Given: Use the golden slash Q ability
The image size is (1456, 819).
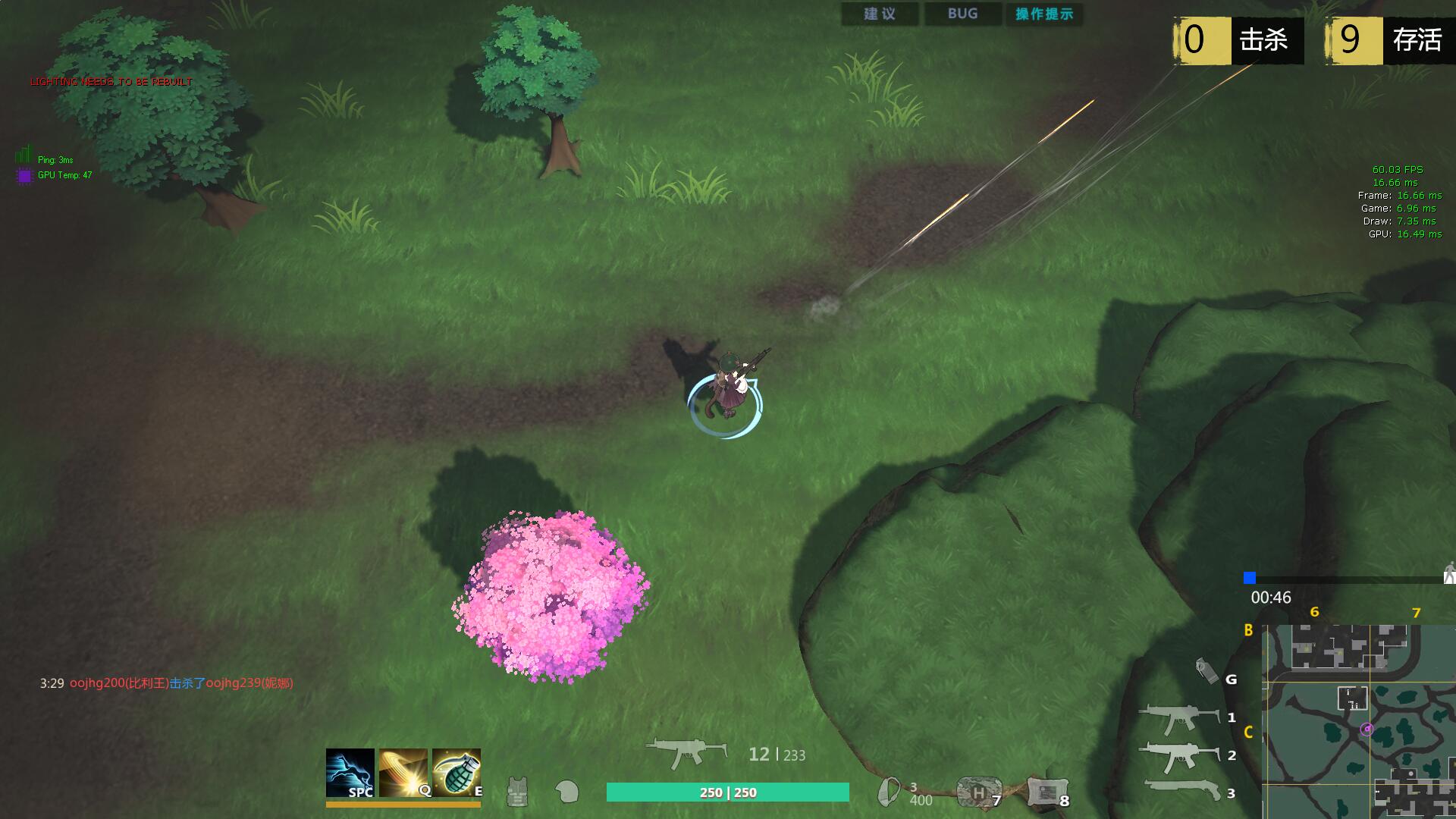Looking at the screenshot, I should [x=403, y=773].
